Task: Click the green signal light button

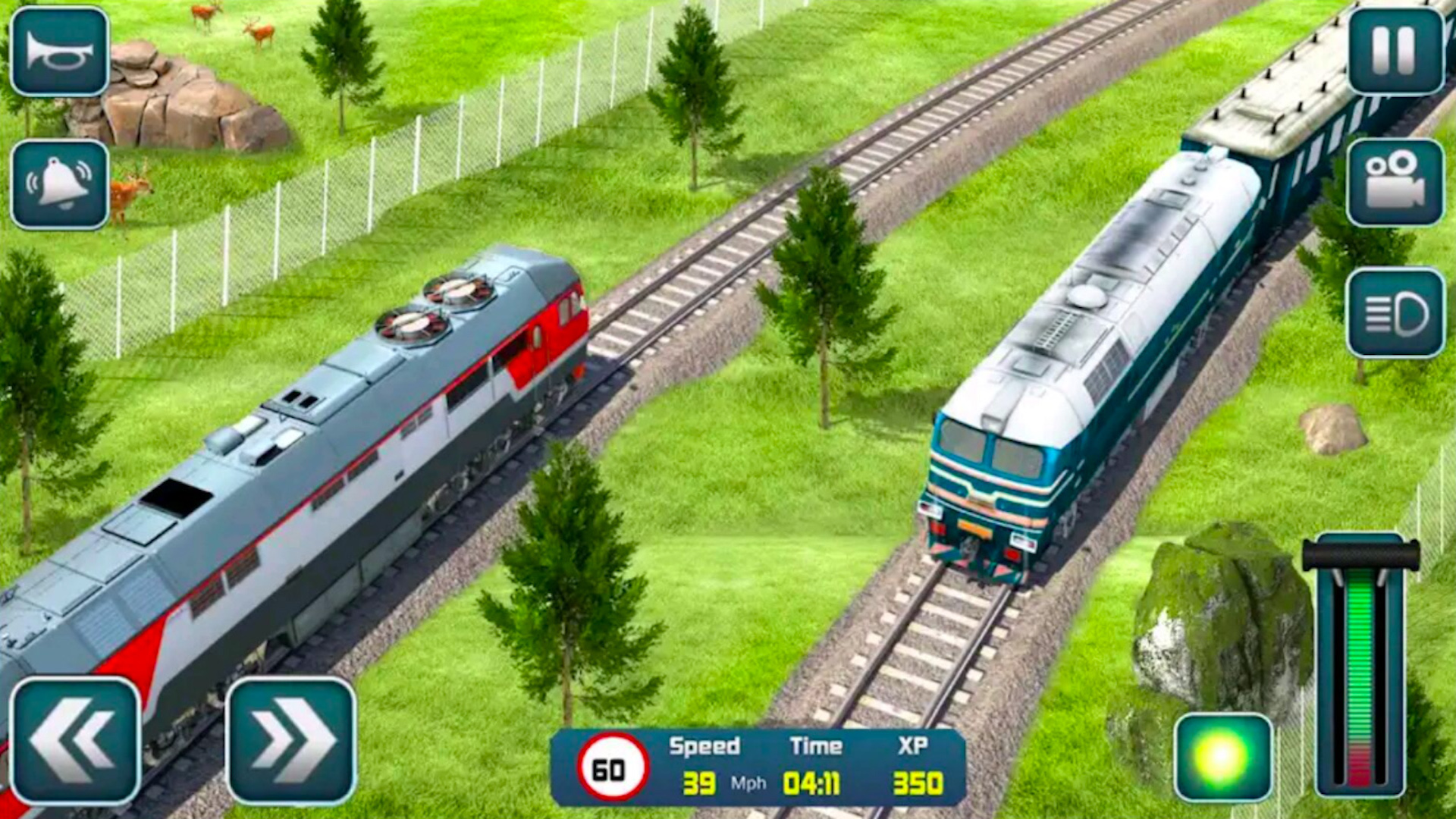Action: [x=1222, y=757]
